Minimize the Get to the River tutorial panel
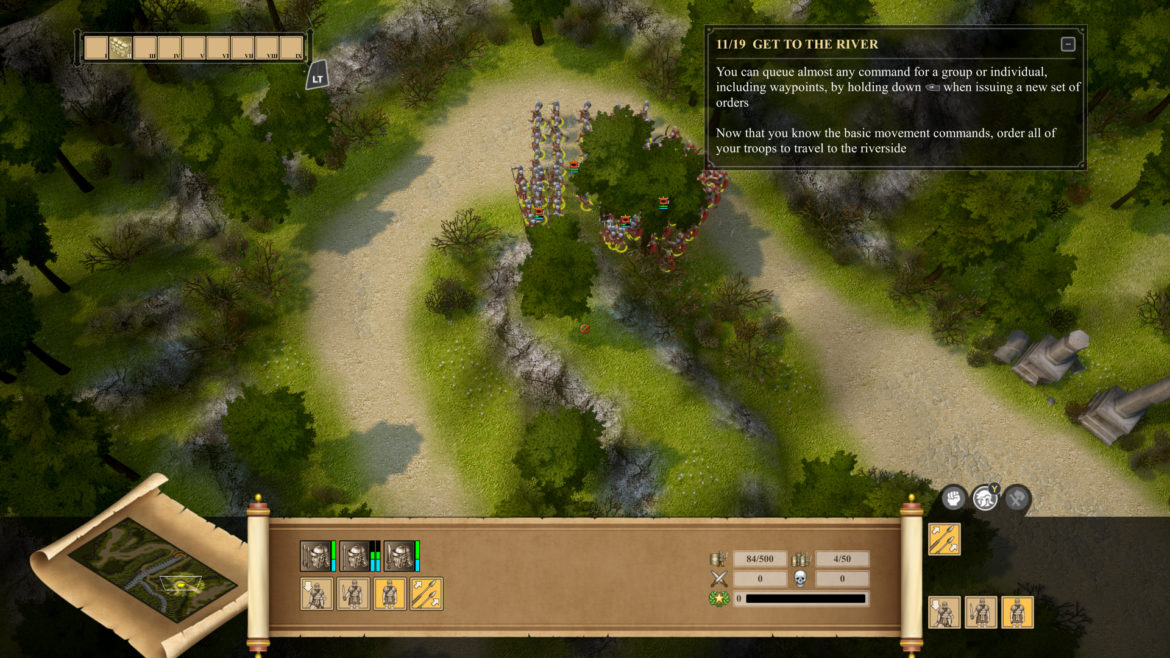This screenshot has width=1170, height=658. point(1068,44)
